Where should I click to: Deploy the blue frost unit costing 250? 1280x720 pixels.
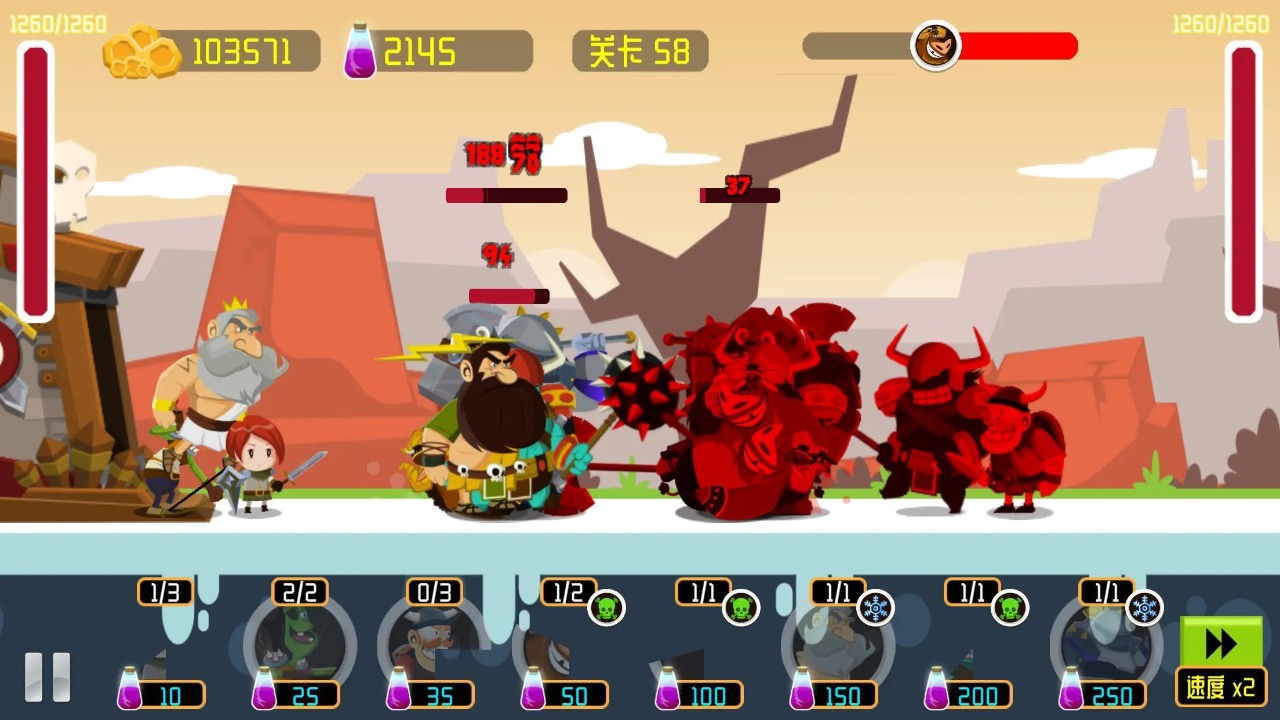click(1106, 646)
